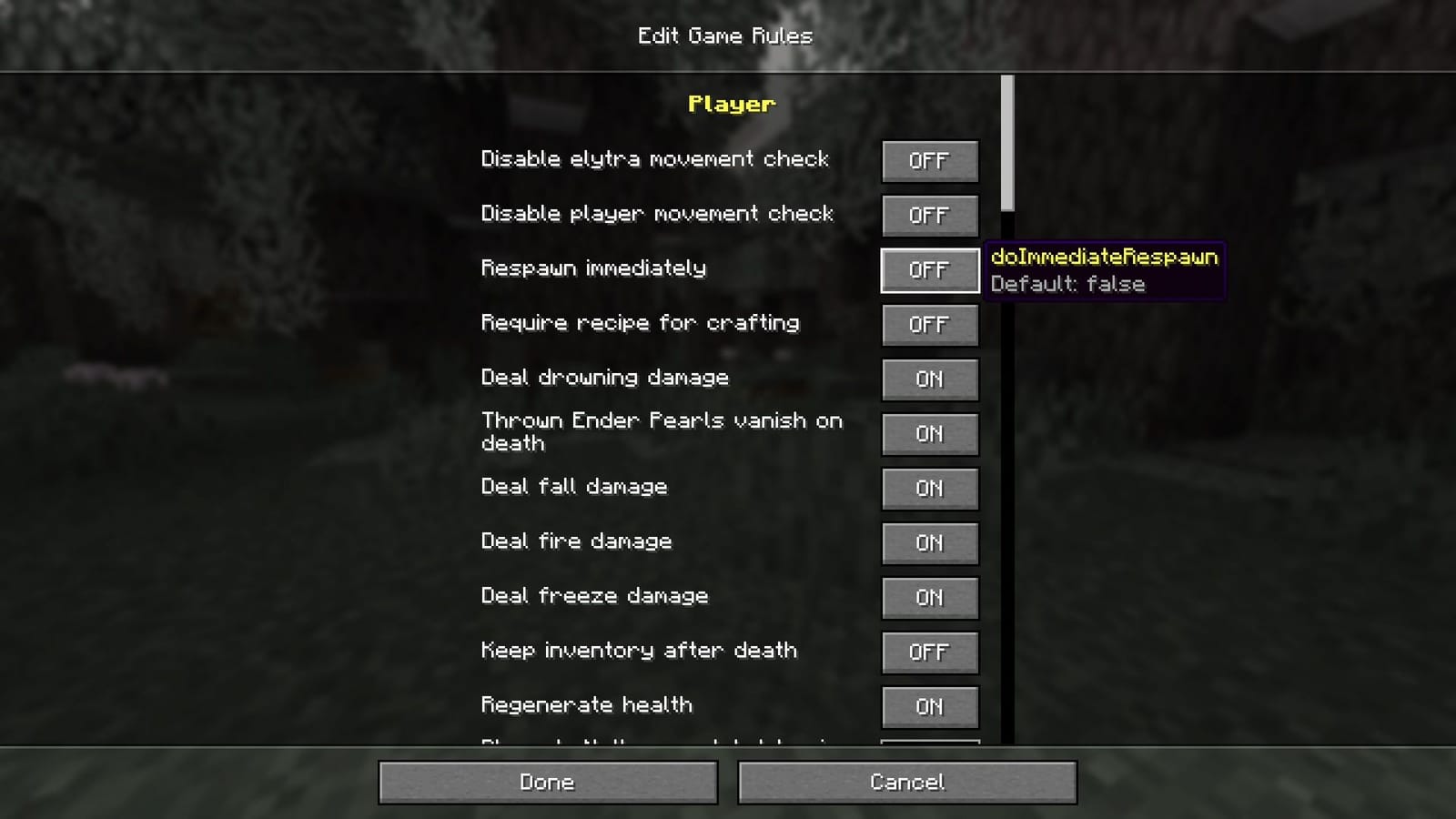Viewport: 1456px width, 819px height.
Task: Turn off Thrown Ender Pearls vanish on death
Action: tap(929, 434)
